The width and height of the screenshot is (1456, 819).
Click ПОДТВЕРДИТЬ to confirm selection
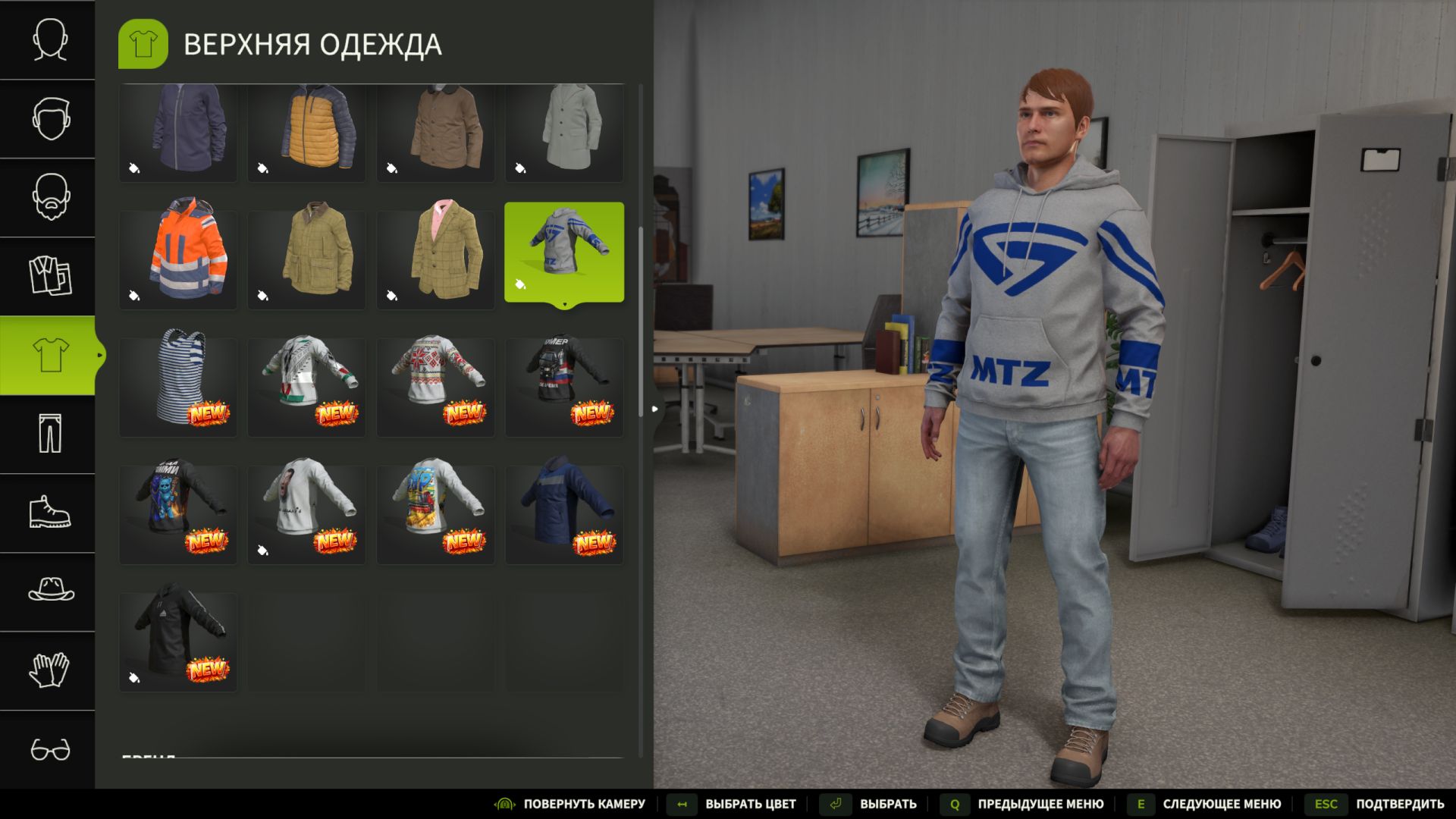[1401, 803]
